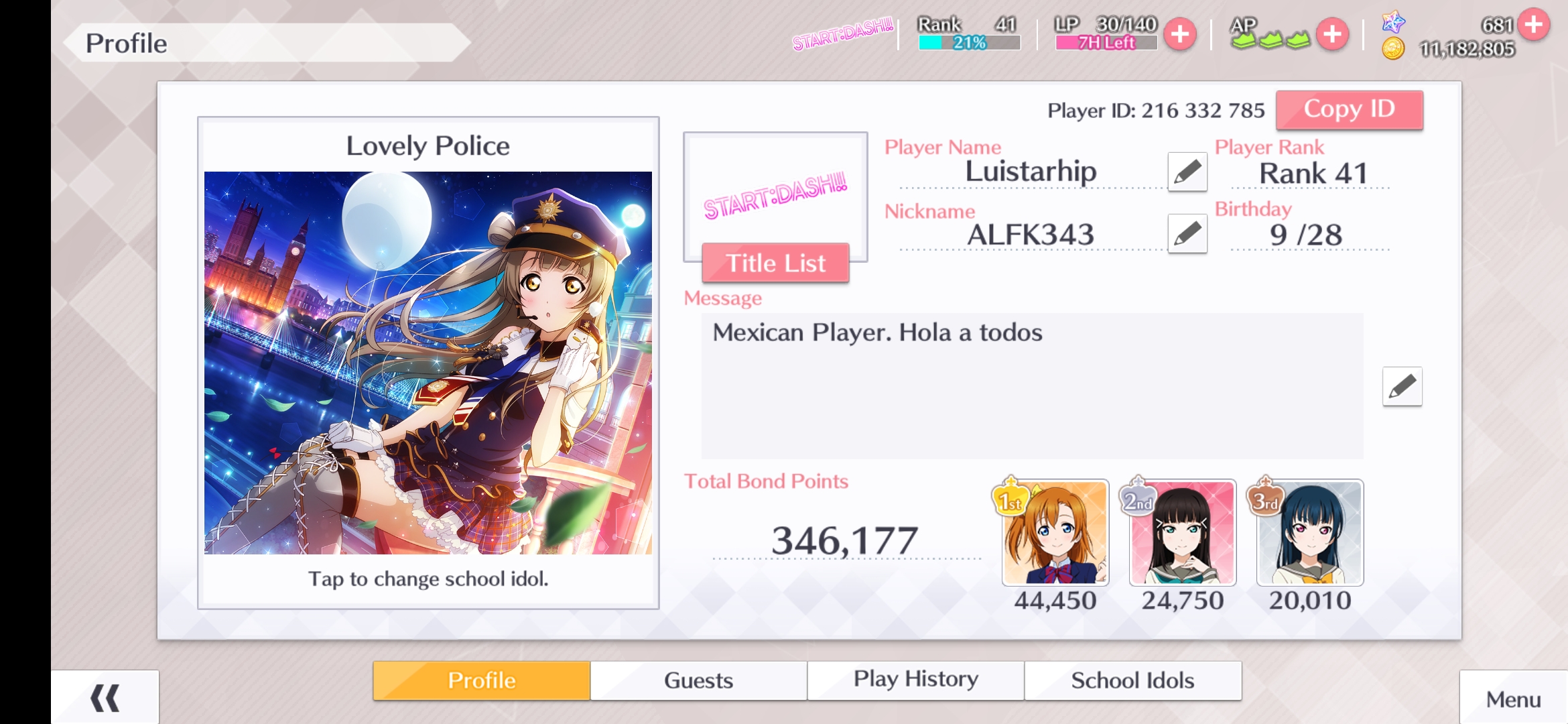
Task: Add AP with the plus button
Action: tap(1332, 34)
